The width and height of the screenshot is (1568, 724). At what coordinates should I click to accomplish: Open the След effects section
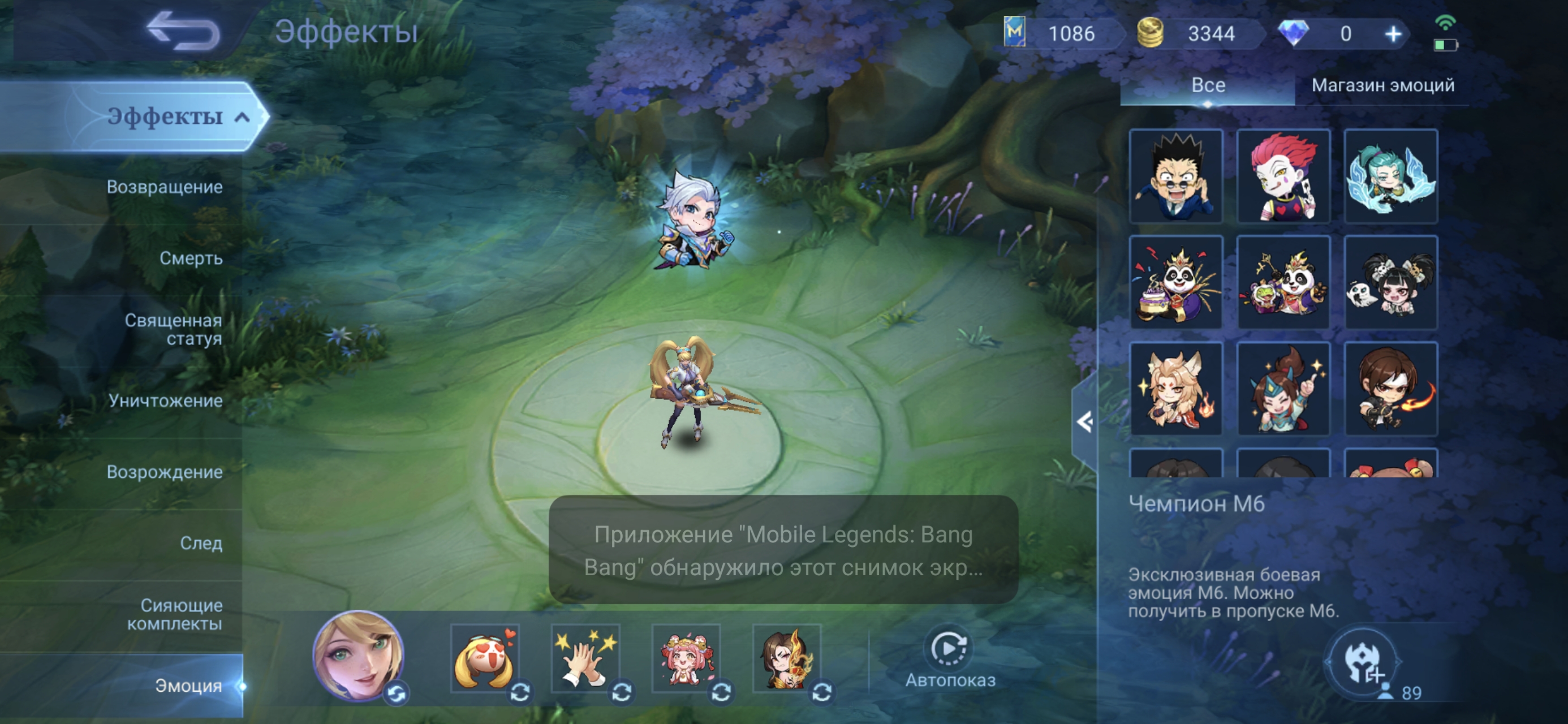click(201, 543)
